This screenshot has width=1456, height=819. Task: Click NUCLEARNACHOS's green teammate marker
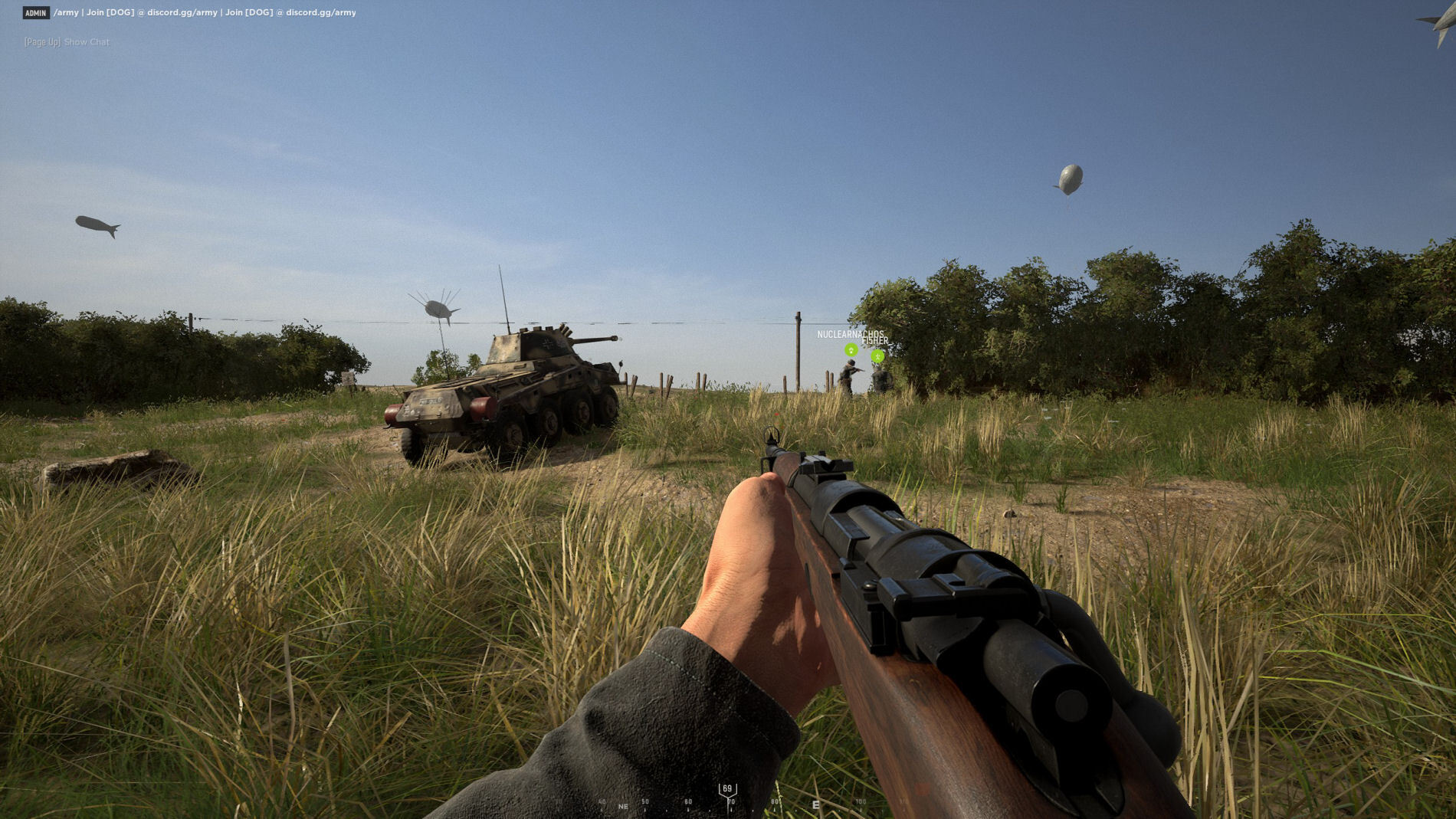pyautogui.click(x=851, y=350)
